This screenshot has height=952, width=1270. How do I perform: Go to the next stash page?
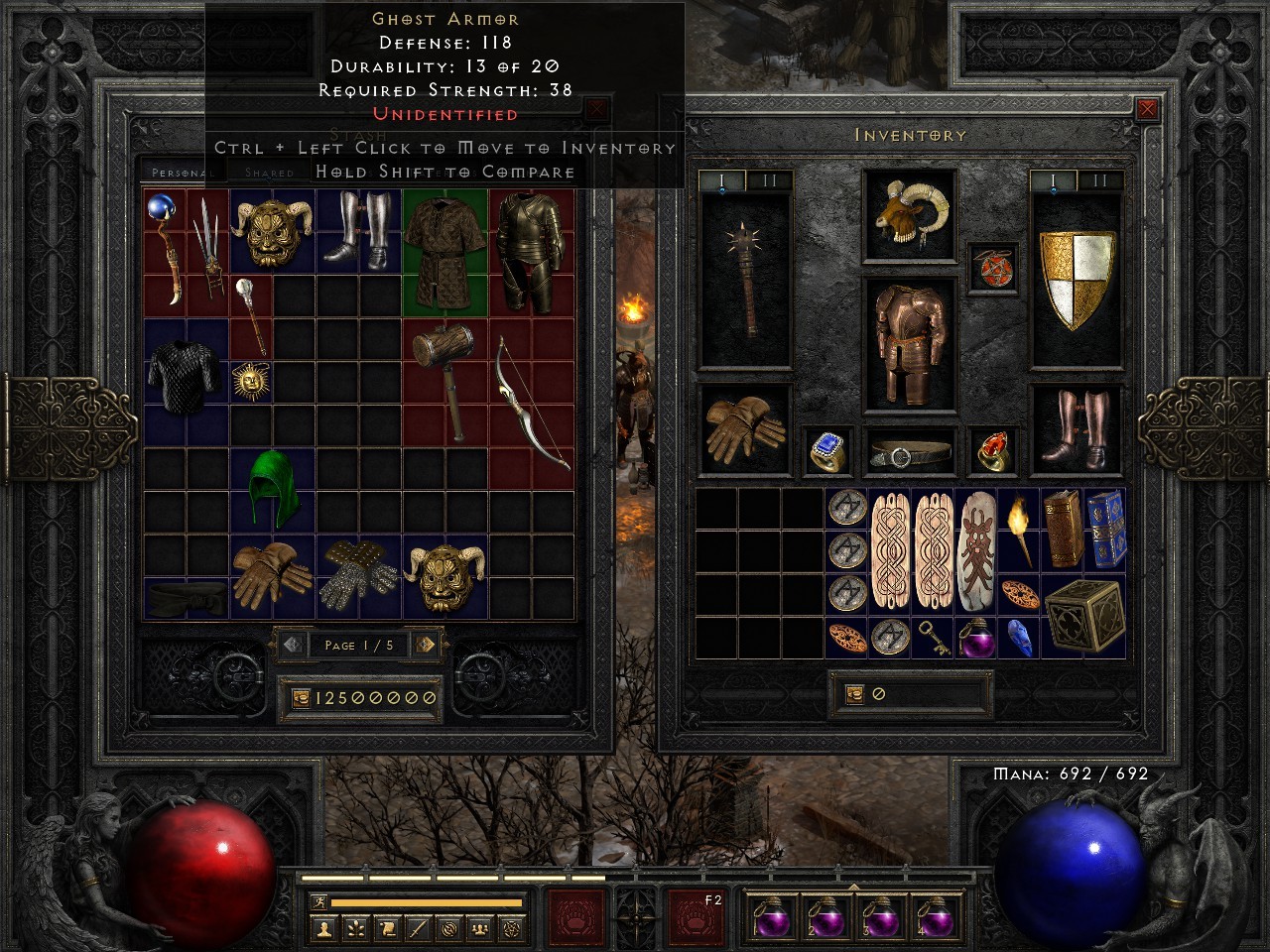point(427,645)
